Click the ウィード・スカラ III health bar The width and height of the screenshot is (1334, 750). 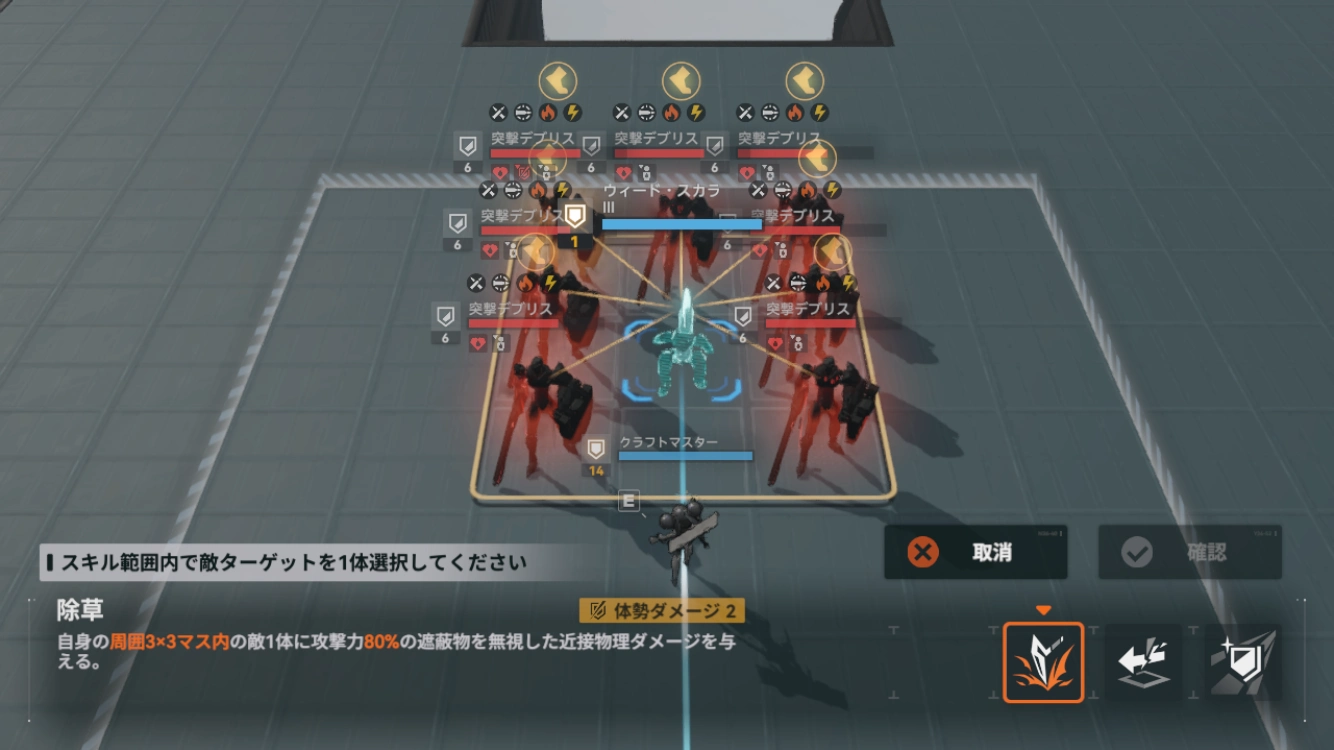click(x=681, y=223)
